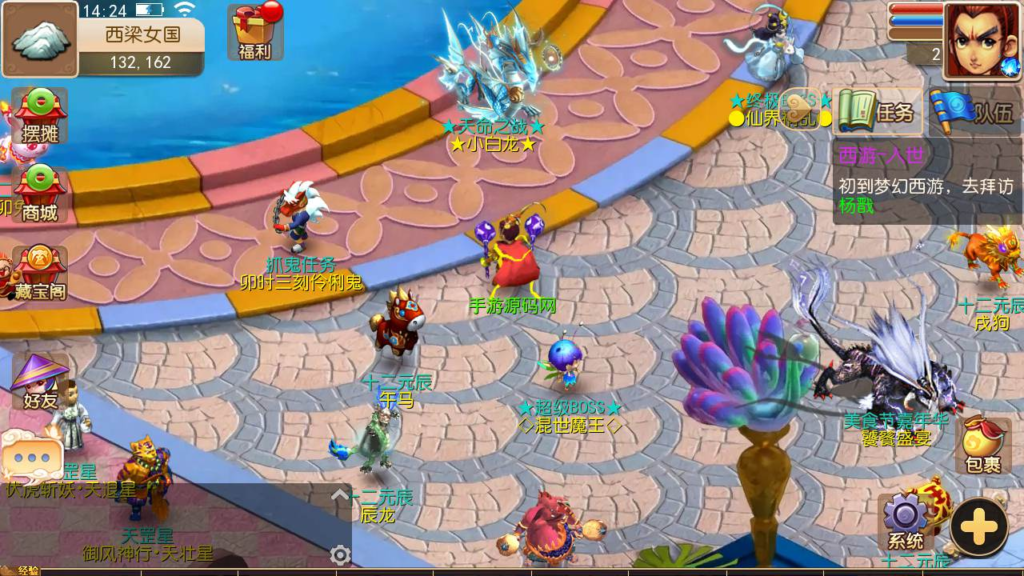Collapse the quest panel with the cloud arrow
The width and height of the screenshot is (1024, 576).
pos(801,111)
